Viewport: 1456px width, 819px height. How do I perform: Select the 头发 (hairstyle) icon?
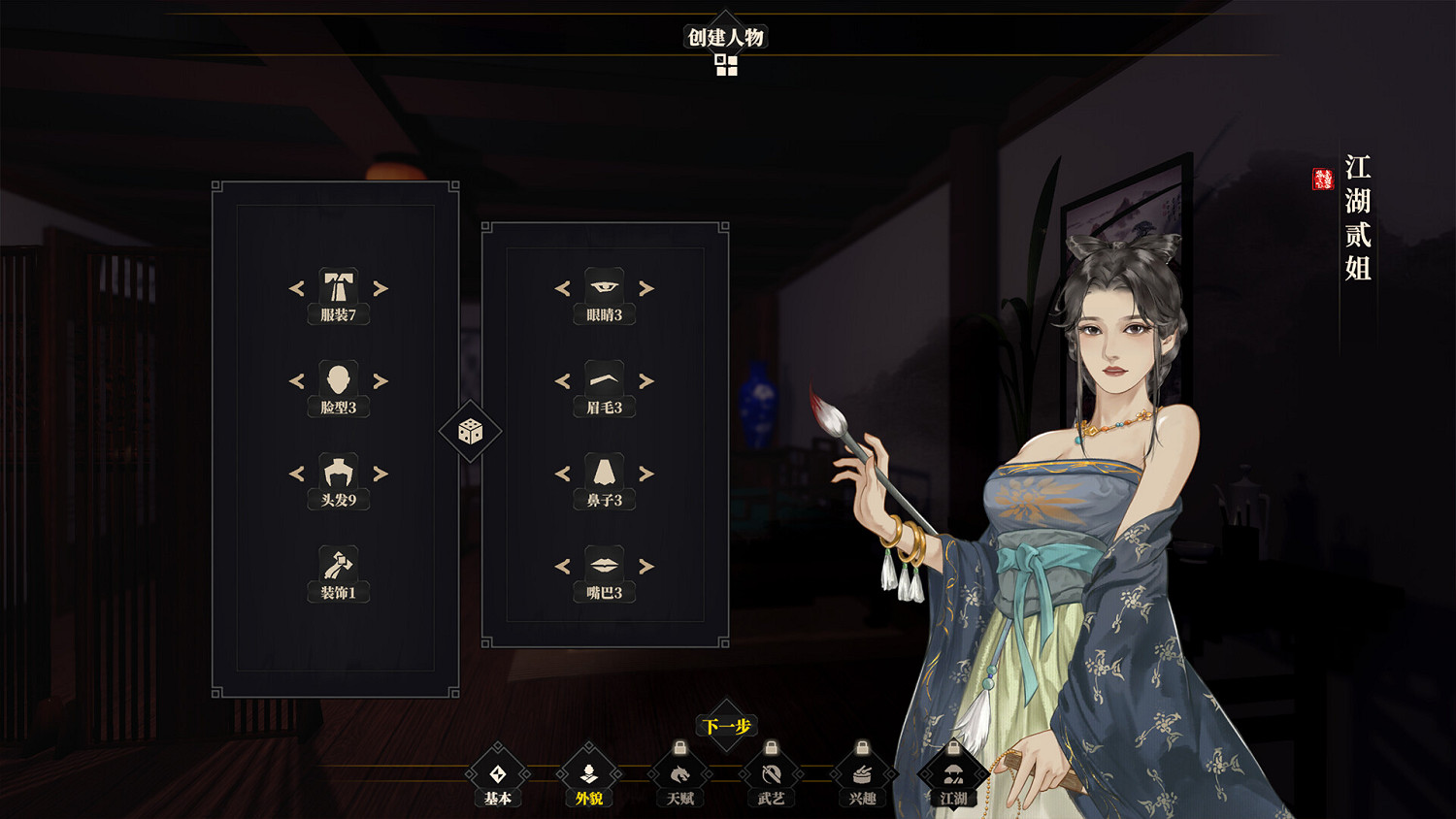pyautogui.click(x=338, y=471)
